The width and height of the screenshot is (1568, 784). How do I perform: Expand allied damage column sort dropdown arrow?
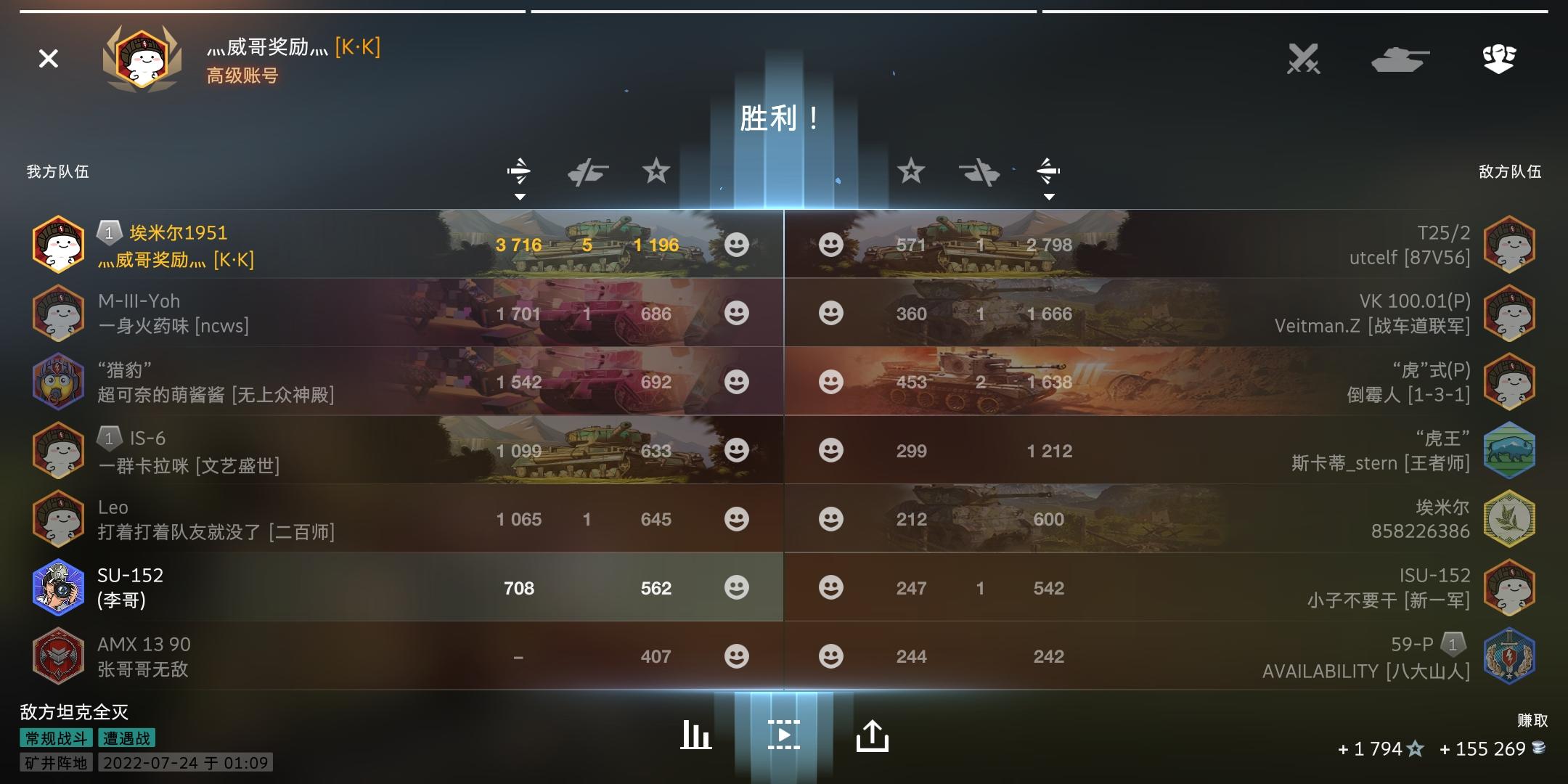click(x=520, y=196)
